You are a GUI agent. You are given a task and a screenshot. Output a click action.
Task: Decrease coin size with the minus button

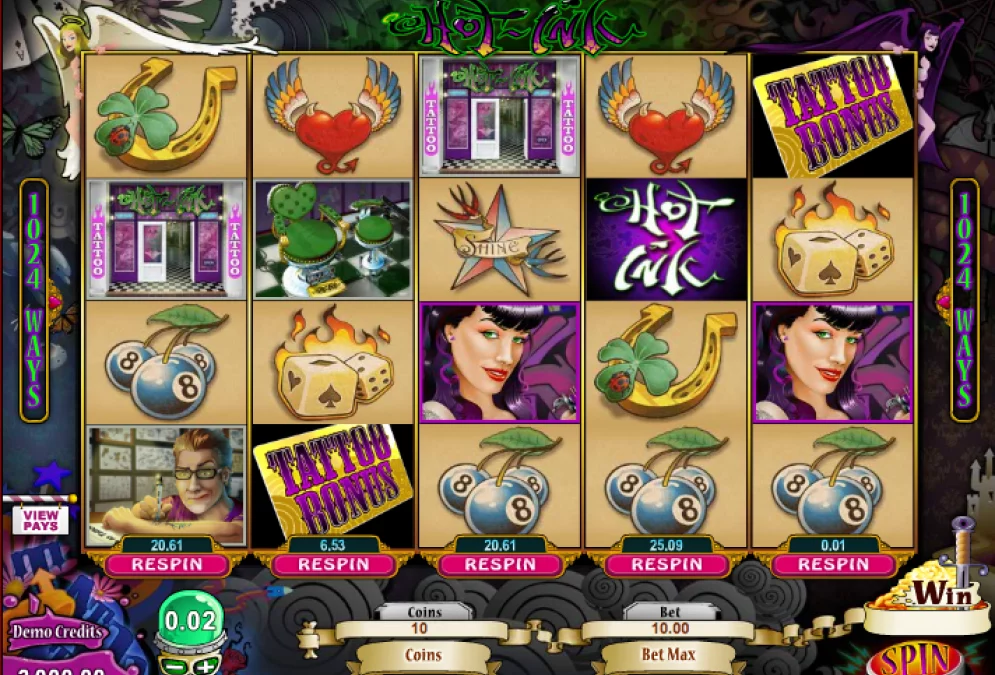point(173,665)
